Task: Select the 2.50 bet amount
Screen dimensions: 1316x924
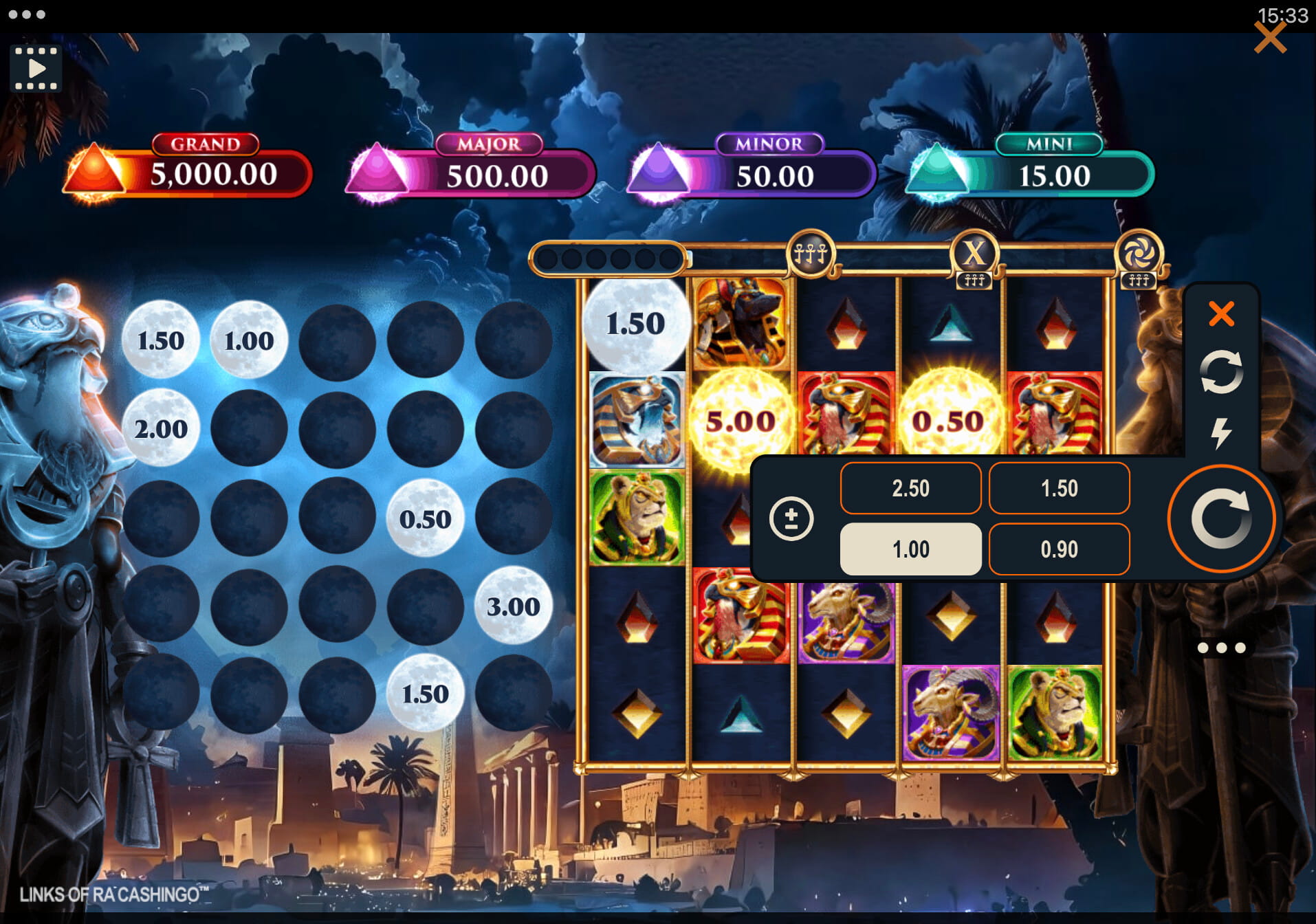Action: 910,488
